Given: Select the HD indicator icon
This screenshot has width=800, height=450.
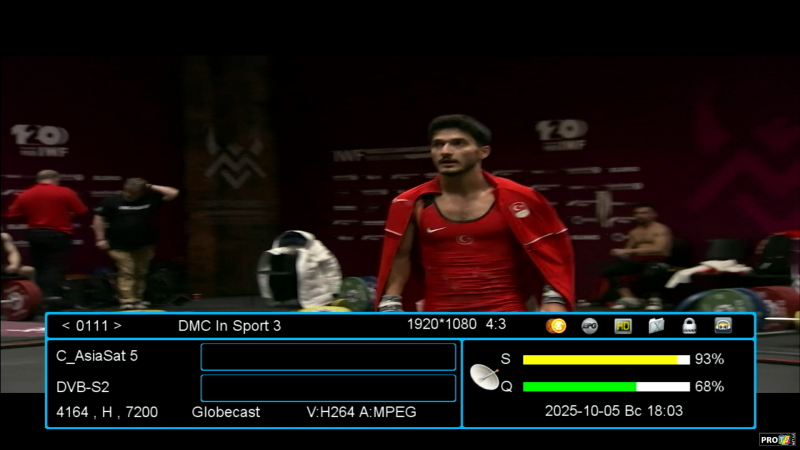Looking at the screenshot, I should [623, 326].
